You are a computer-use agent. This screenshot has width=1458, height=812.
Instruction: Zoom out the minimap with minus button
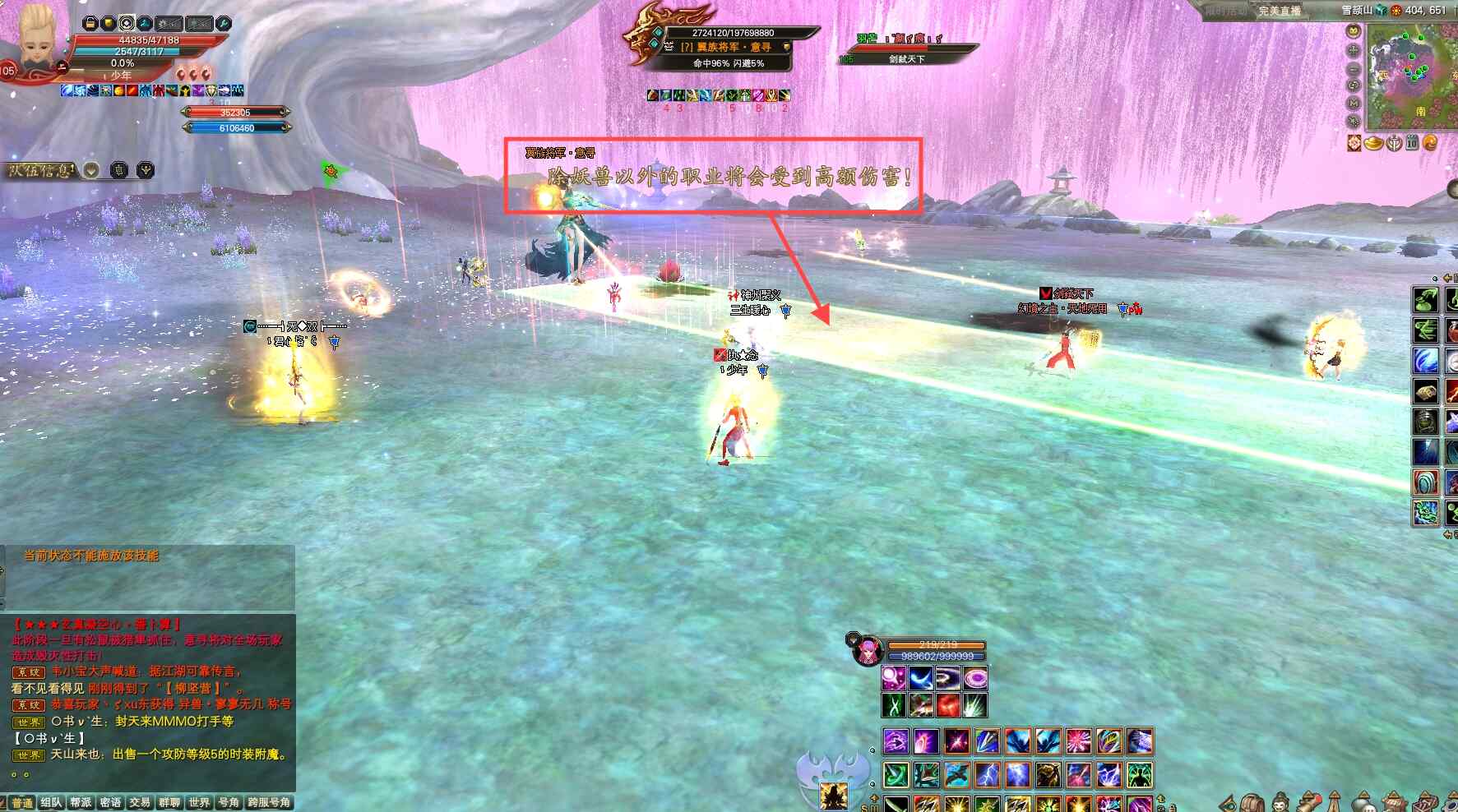point(1354,68)
